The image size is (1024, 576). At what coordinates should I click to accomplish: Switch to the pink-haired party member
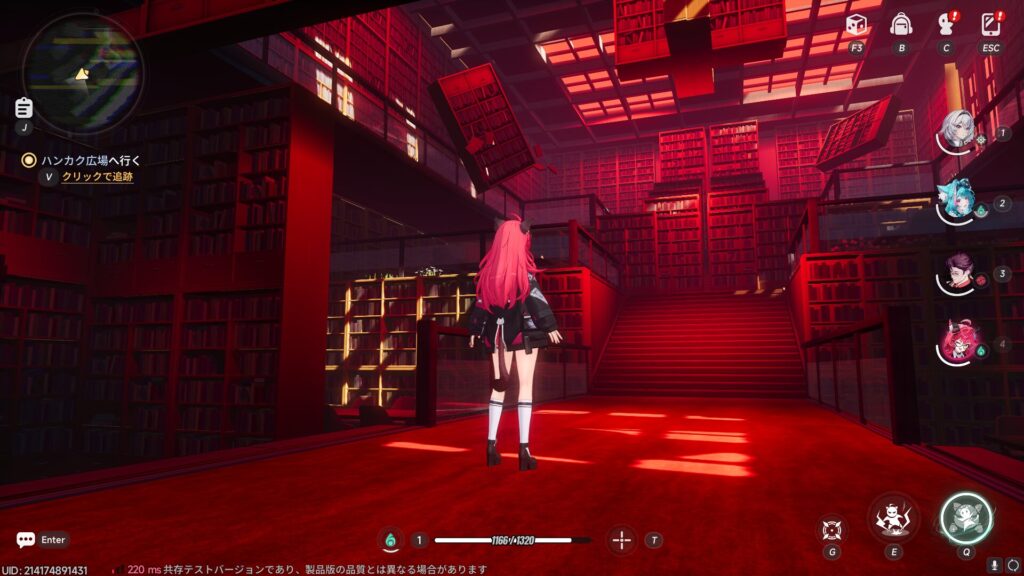(x=957, y=343)
